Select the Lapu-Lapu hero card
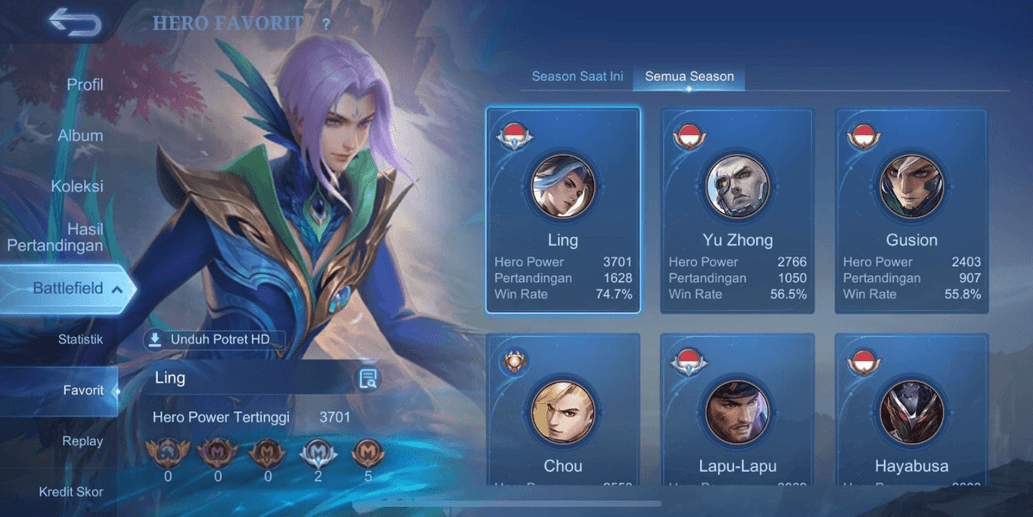1033x517 pixels. [x=737, y=410]
